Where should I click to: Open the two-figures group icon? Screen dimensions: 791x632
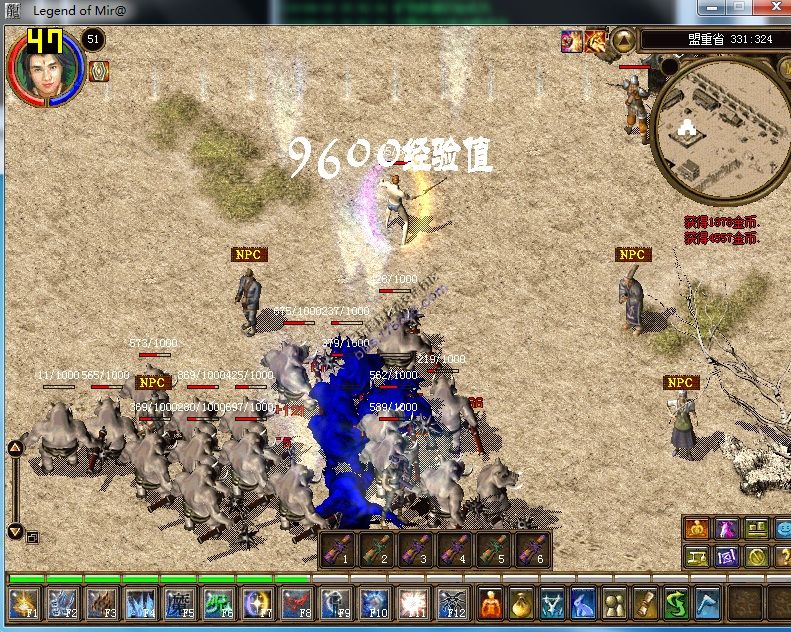point(615,603)
